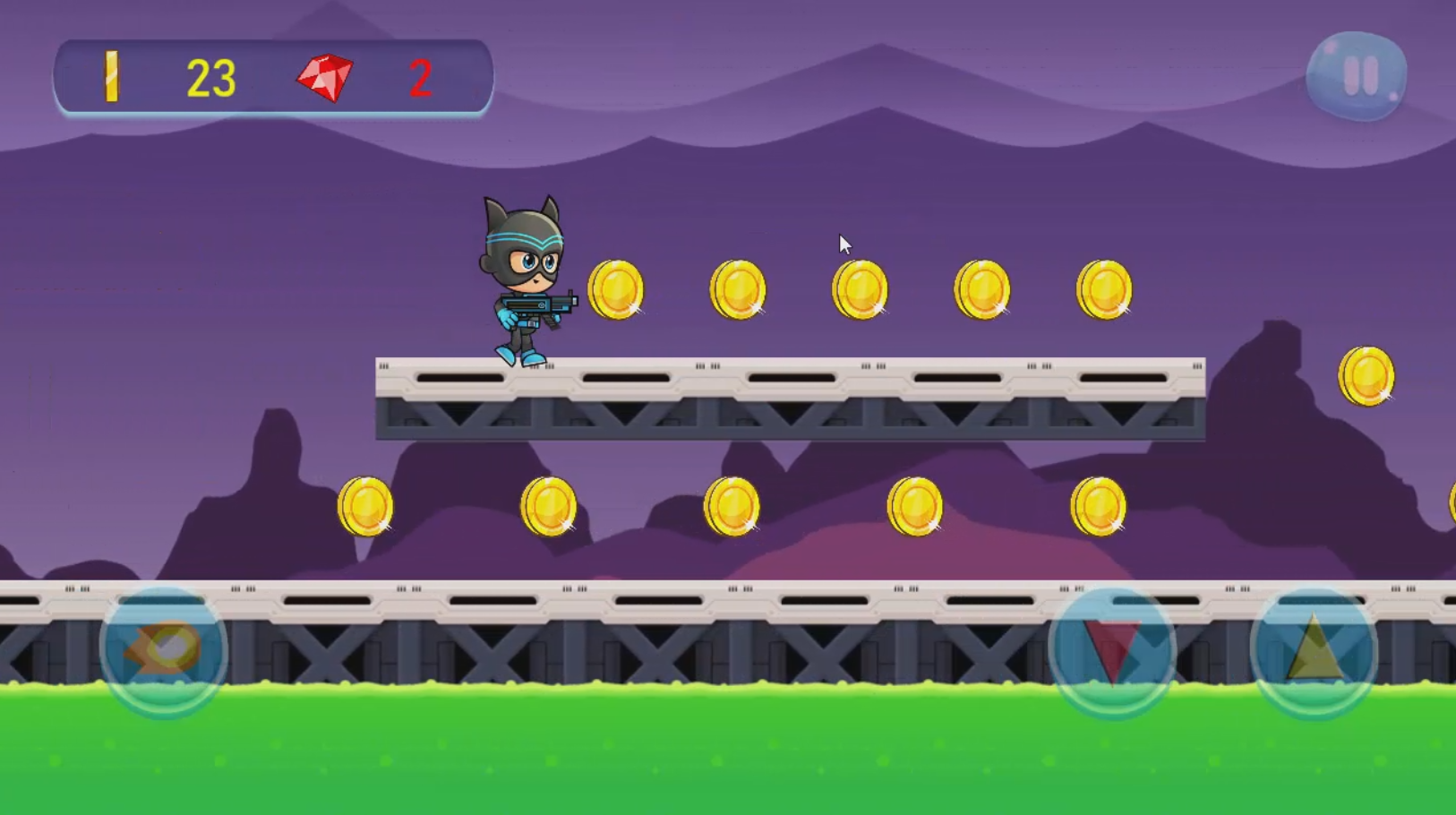
Task: Tap the fire bullet shoot button
Action: (x=164, y=649)
